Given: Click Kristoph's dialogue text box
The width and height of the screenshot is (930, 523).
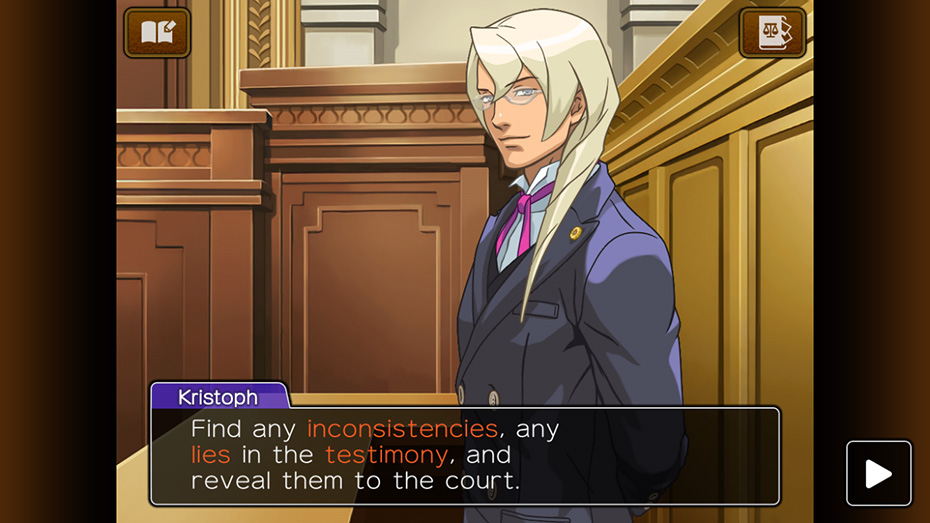Looking at the screenshot, I should coord(464,456).
